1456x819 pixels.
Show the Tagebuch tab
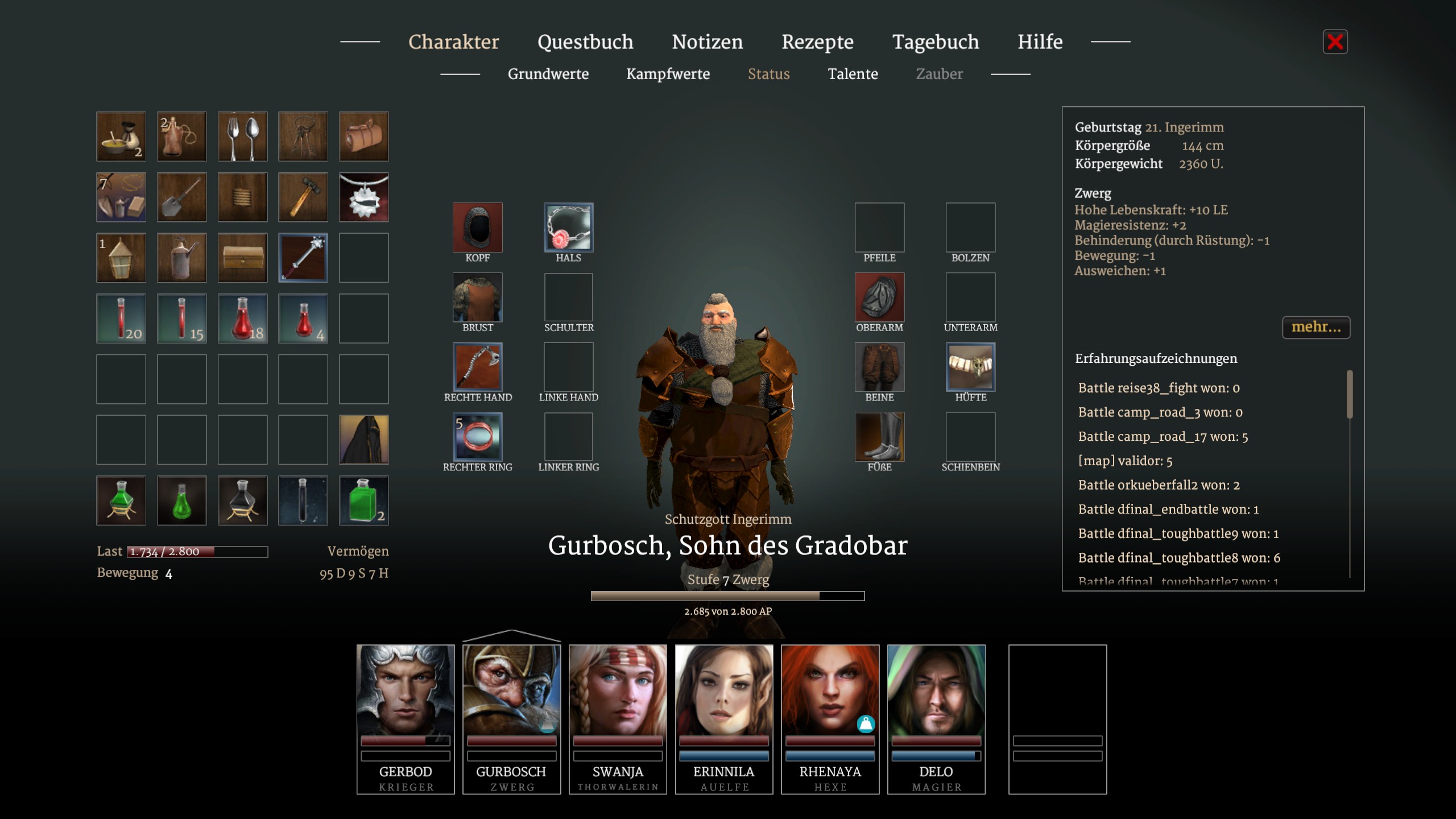[x=936, y=42]
